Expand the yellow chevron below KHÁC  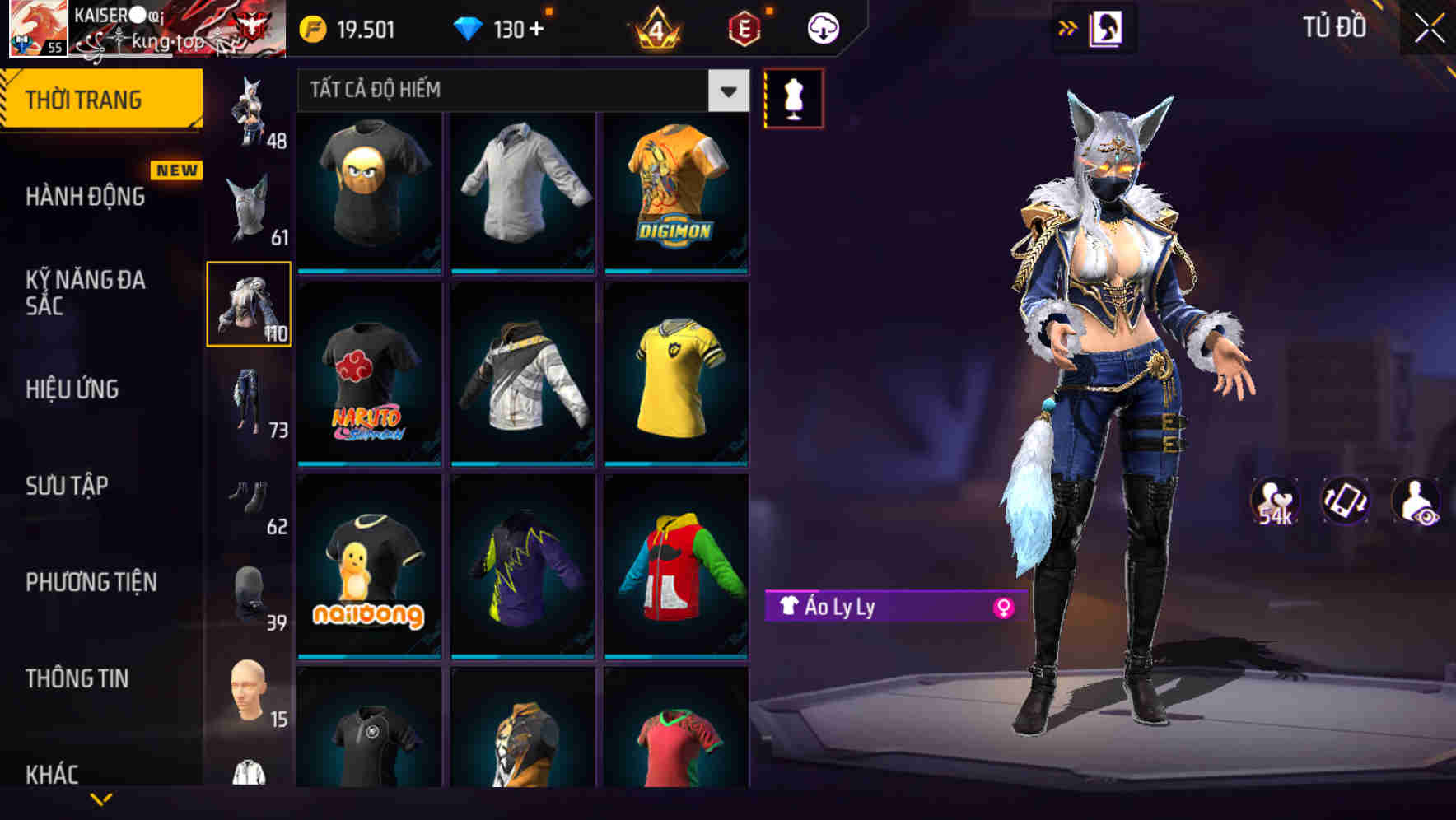100,800
